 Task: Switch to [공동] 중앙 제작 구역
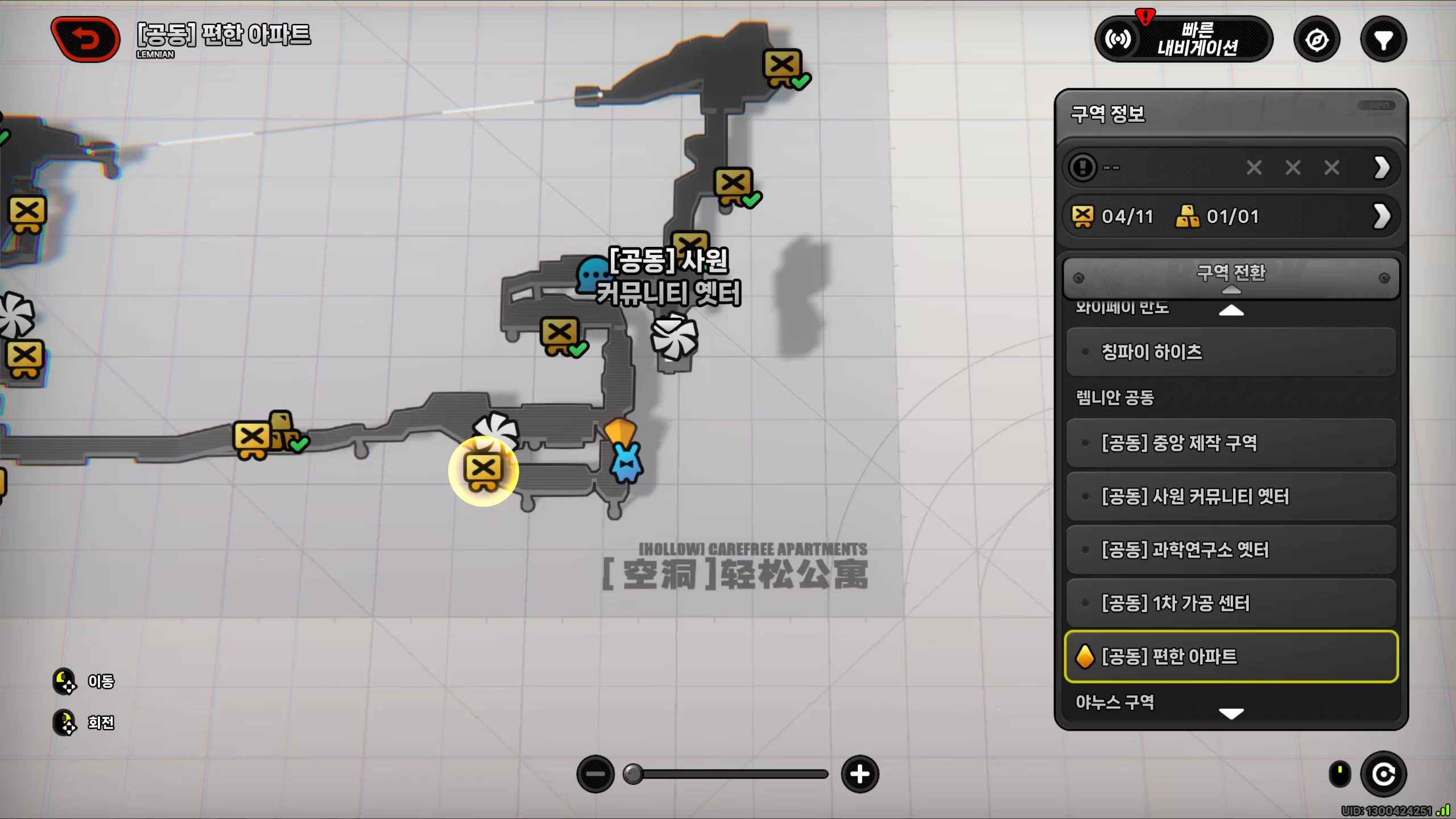(1231, 443)
